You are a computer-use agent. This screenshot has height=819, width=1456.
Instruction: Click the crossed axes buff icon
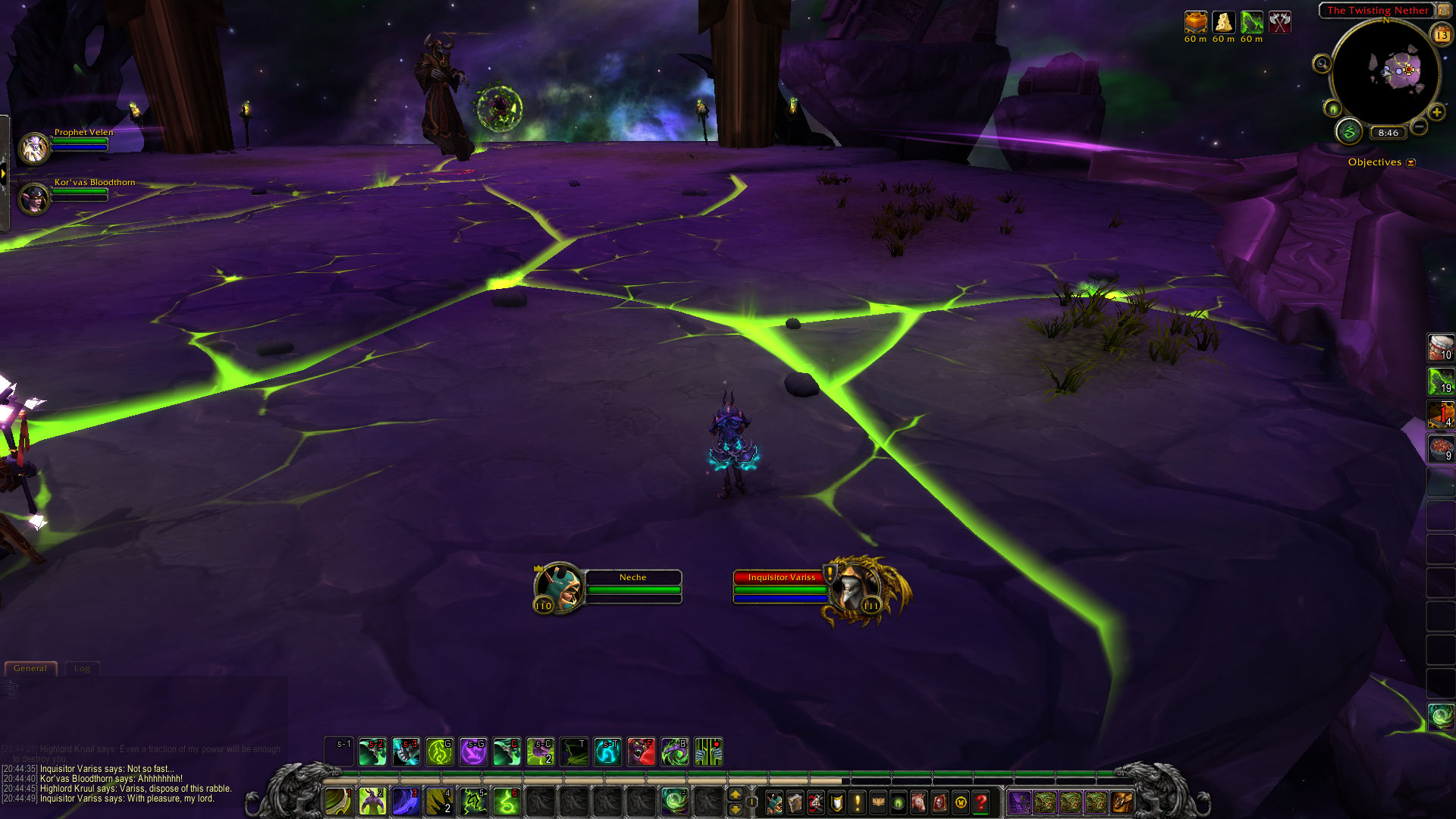pyautogui.click(x=1280, y=23)
